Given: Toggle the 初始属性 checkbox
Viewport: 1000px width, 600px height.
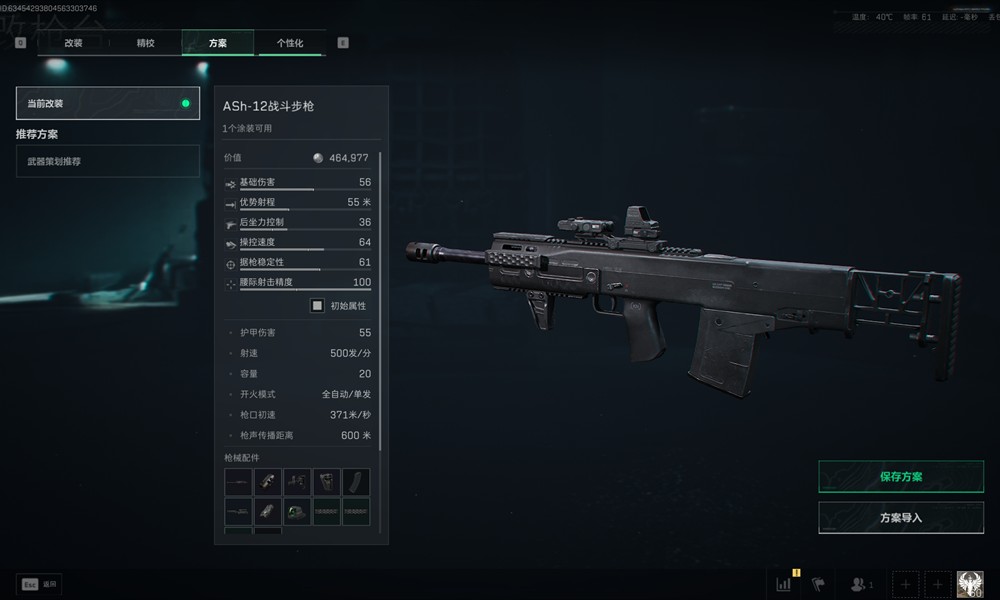Looking at the screenshot, I should 317,306.
